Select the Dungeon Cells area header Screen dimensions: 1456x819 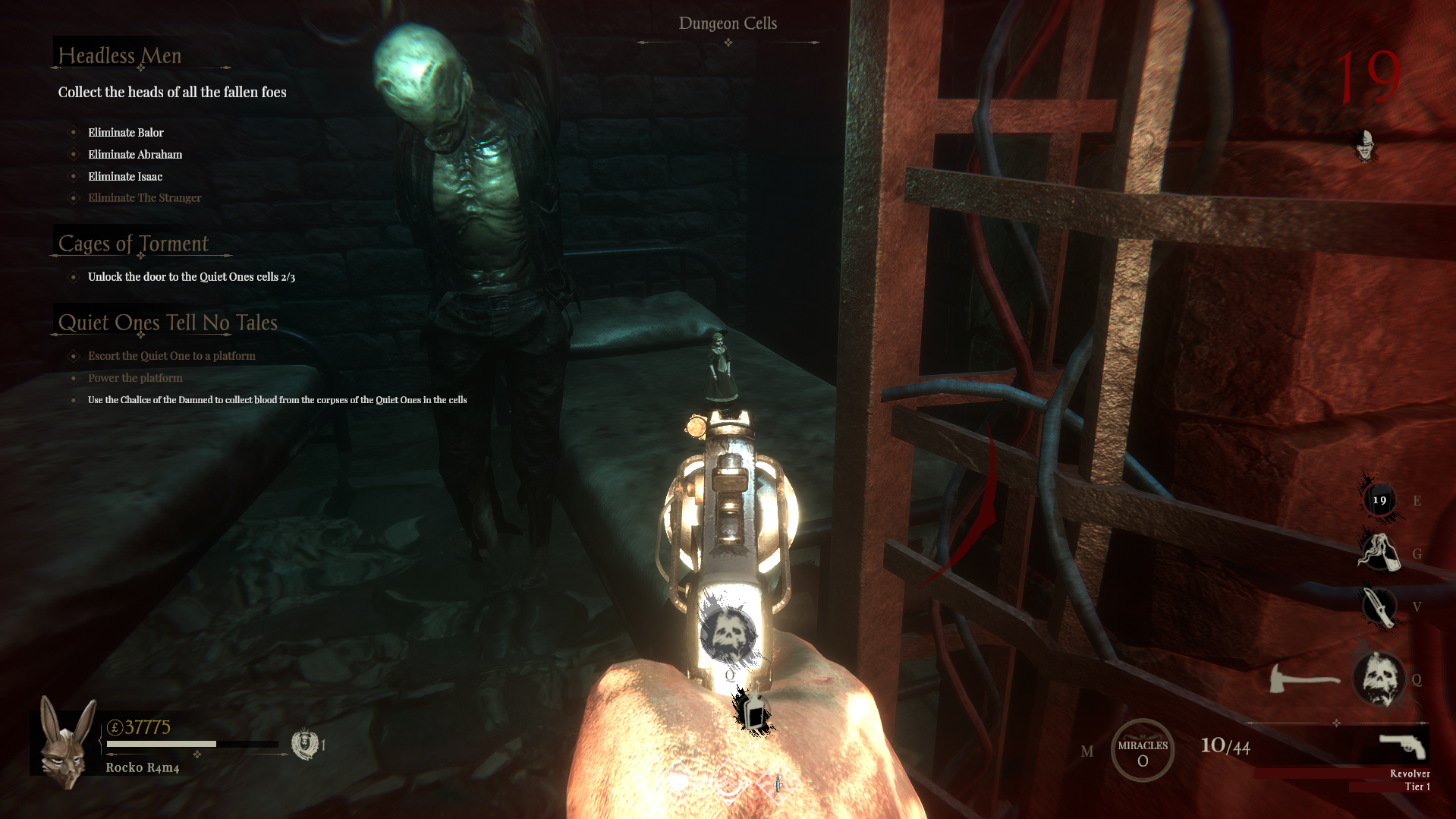point(728,23)
